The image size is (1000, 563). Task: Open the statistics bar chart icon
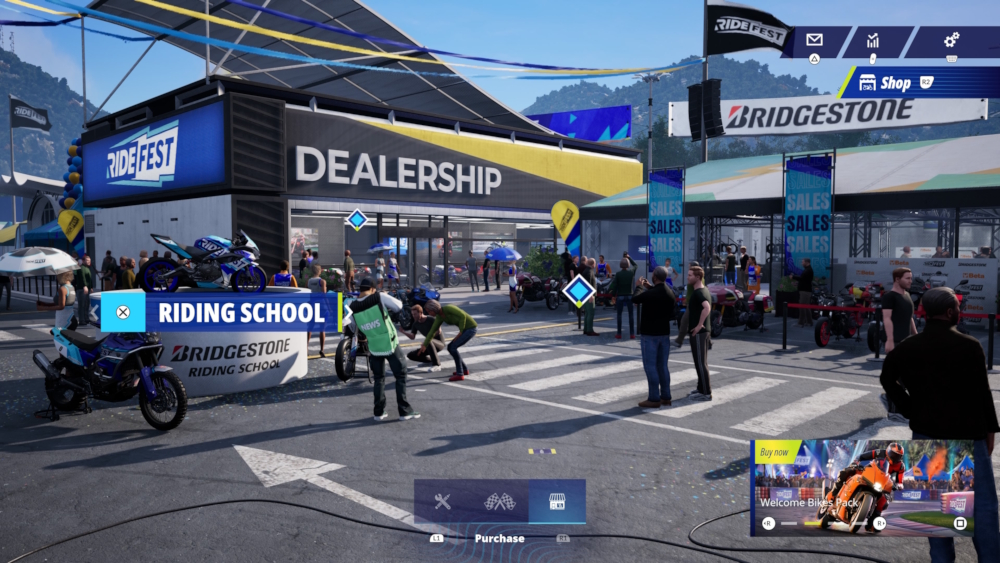tap(873, 40)
